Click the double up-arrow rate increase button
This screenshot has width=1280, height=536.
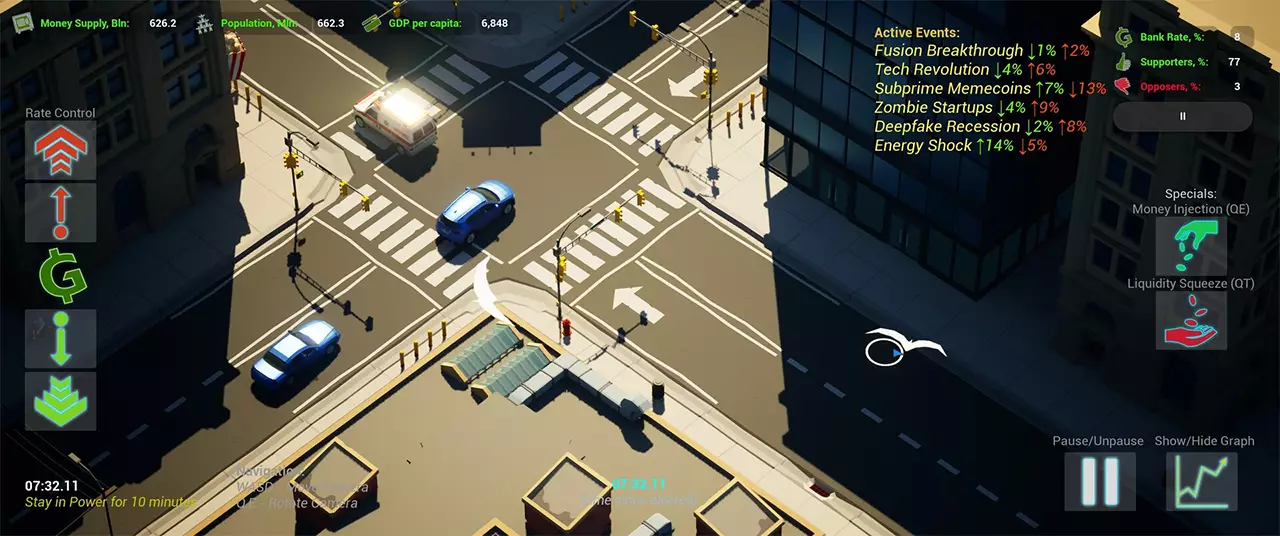point(60,150)
